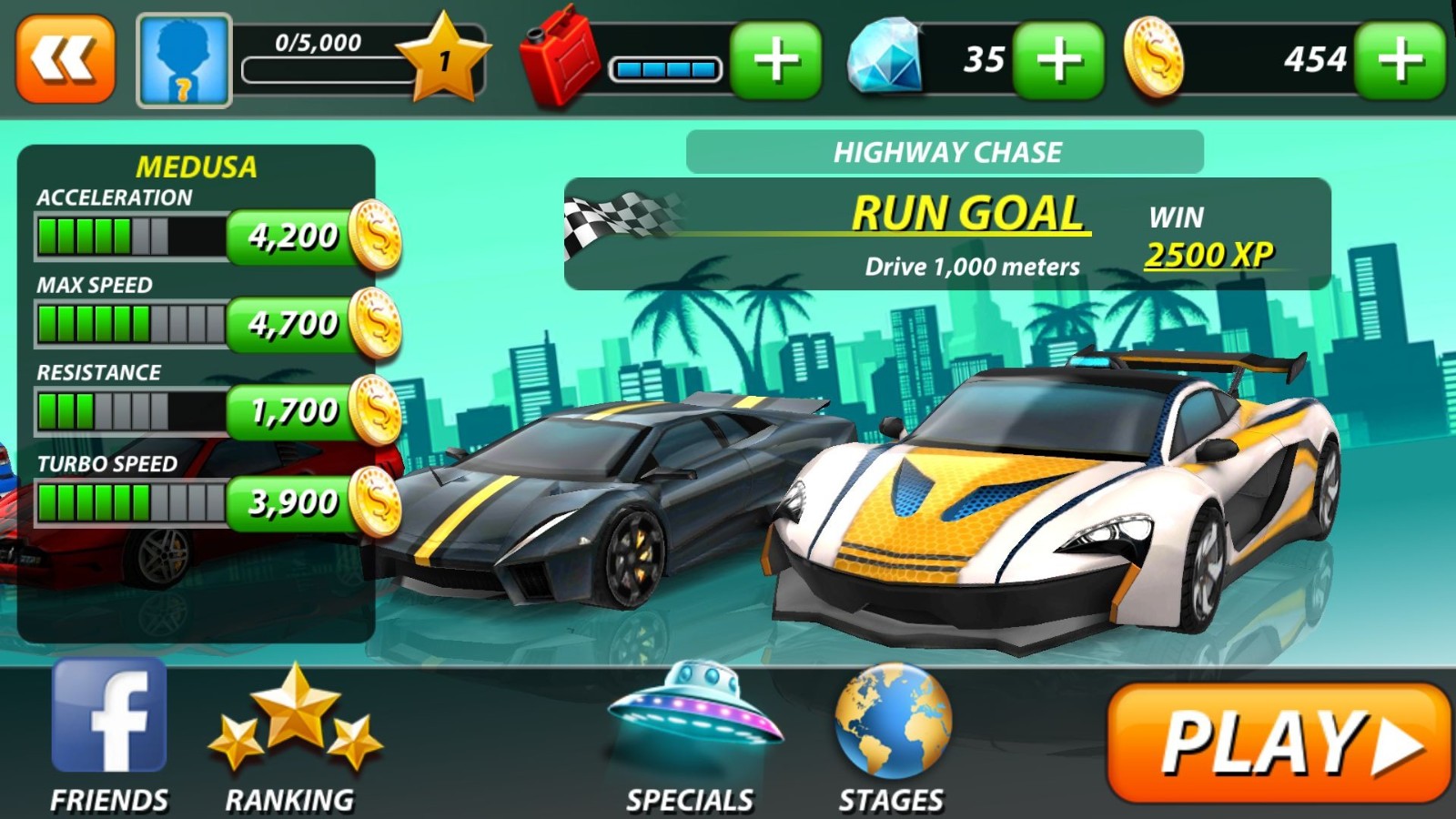Add more coins with the plus button
This screenshot has width=1456, height=819.
(x=1400, y=60)
